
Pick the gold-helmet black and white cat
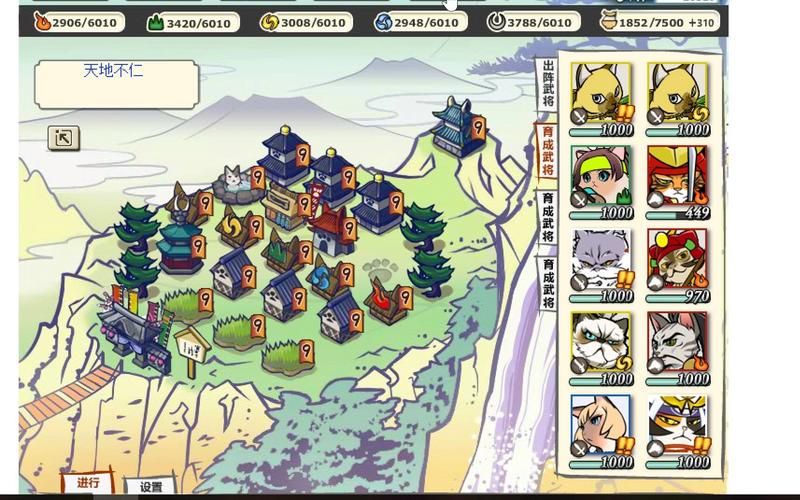[x=677, y=426]
